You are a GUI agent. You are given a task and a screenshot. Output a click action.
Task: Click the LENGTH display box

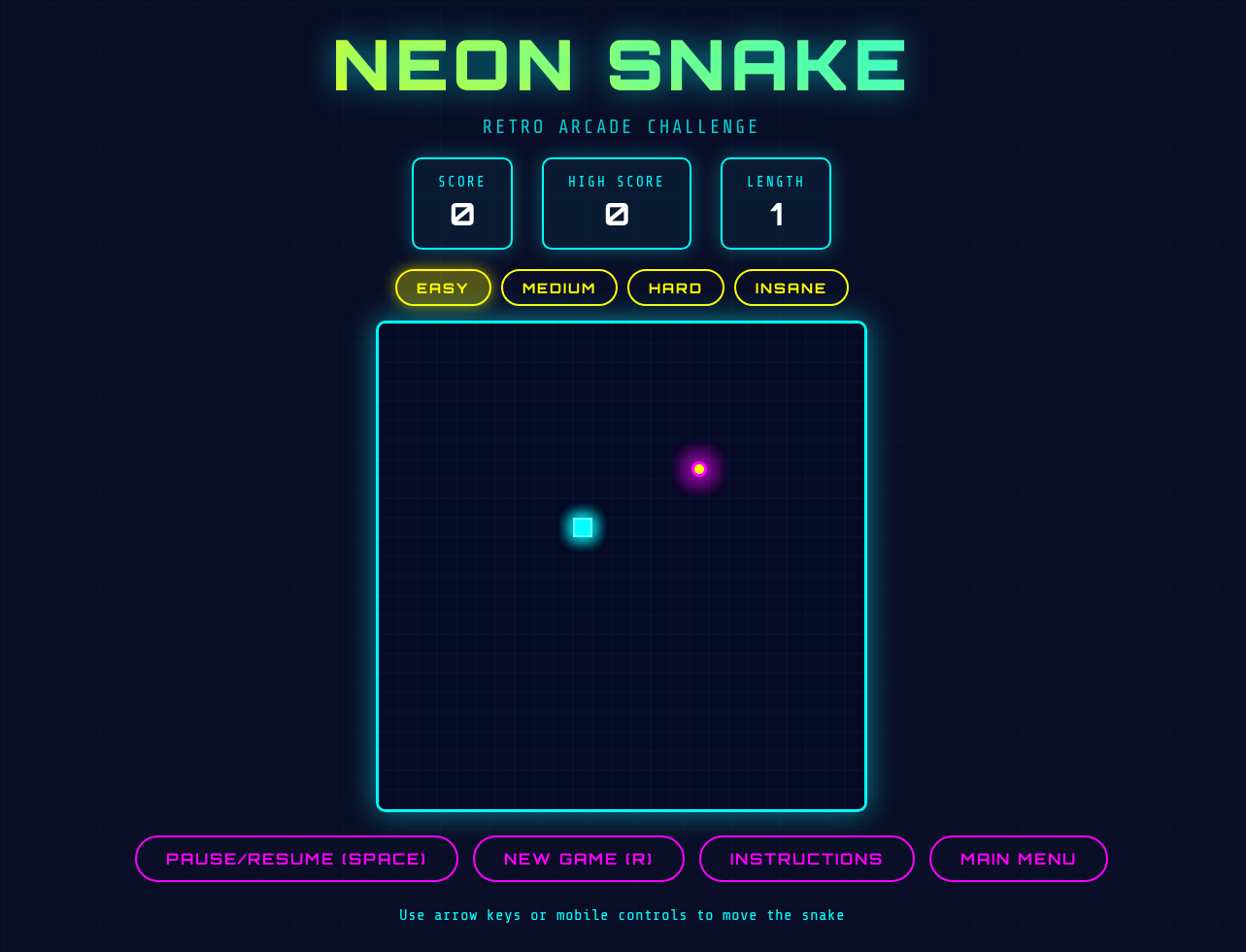click(x=775, y=203)
